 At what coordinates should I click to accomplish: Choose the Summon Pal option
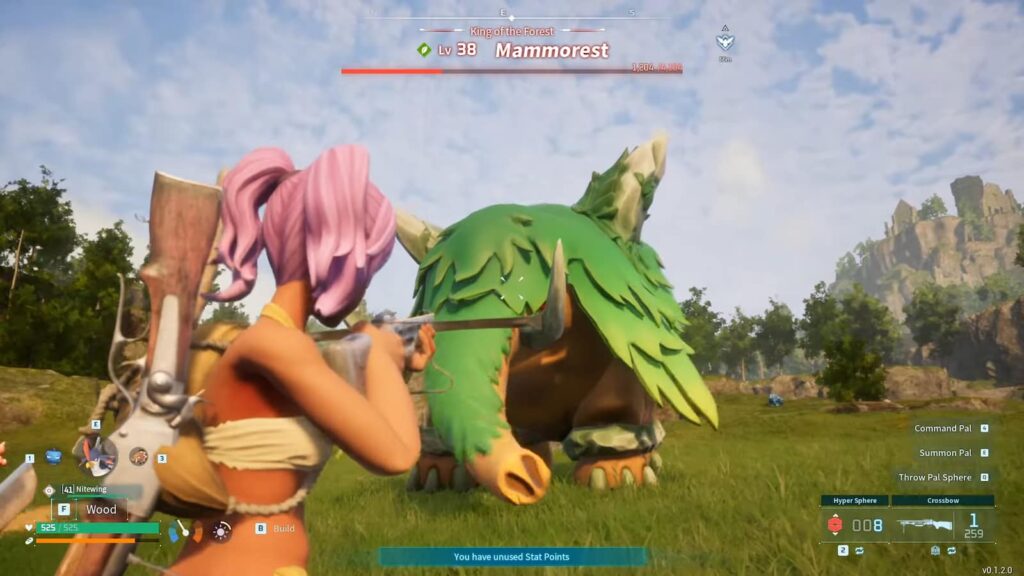coord(944,453)
